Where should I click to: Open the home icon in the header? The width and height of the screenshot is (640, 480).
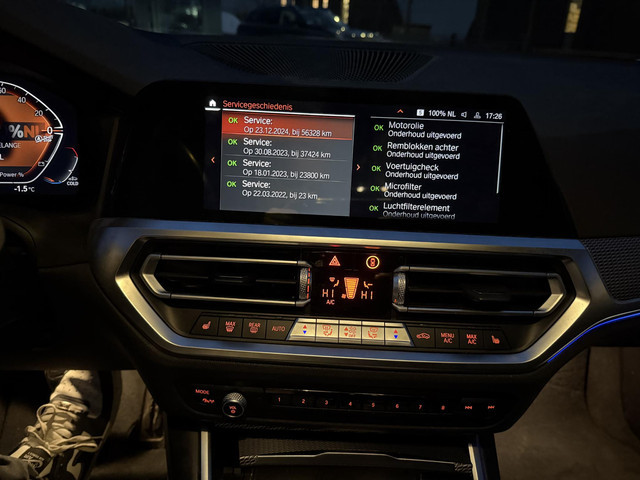tap(212, 103)
